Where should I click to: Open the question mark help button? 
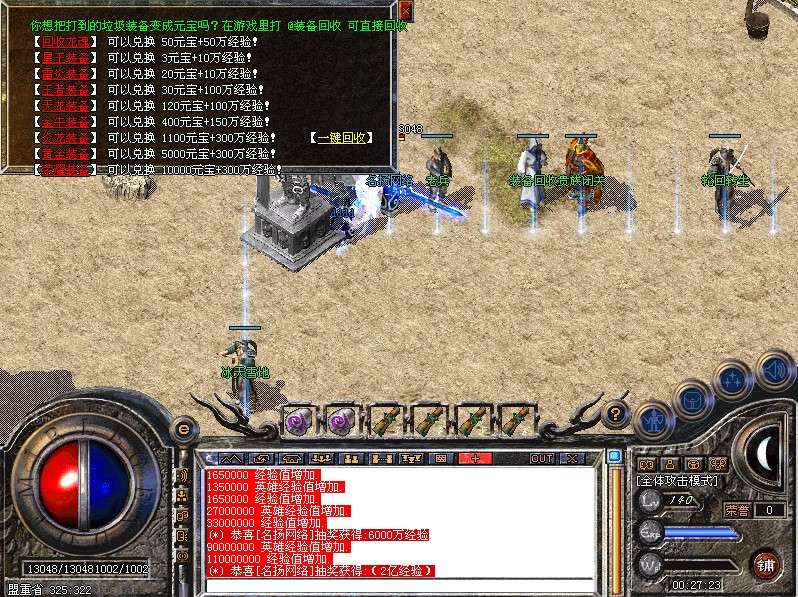tap(616, 412)
